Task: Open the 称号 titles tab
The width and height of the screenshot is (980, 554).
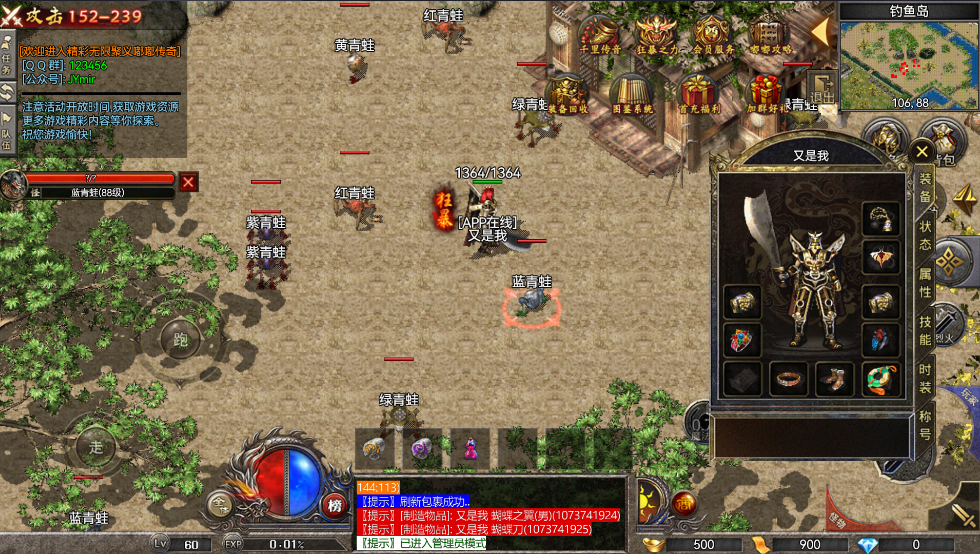Action: pyautogui.click(x=925, y=423)
